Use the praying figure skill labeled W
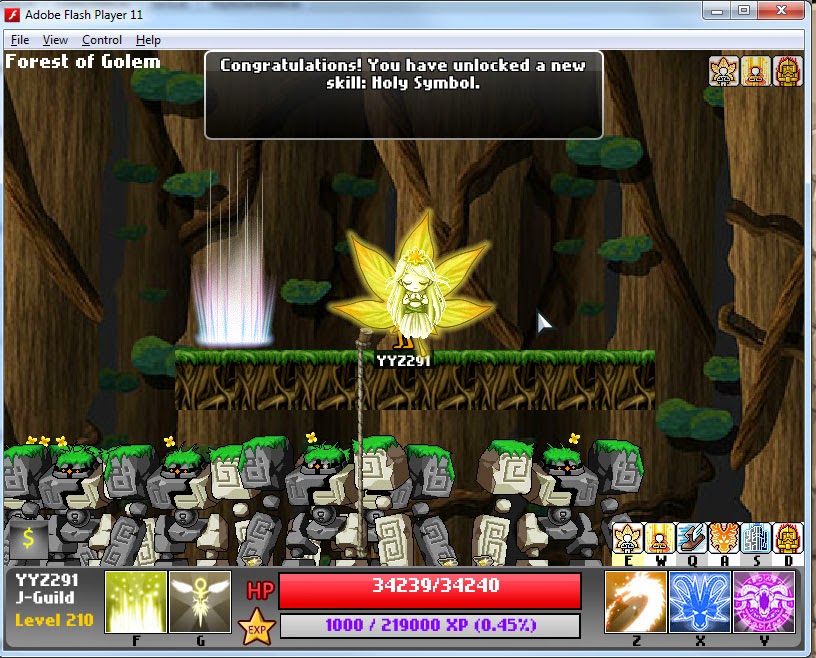This screenshot has height=658, width=816. [x=659, y=539]
